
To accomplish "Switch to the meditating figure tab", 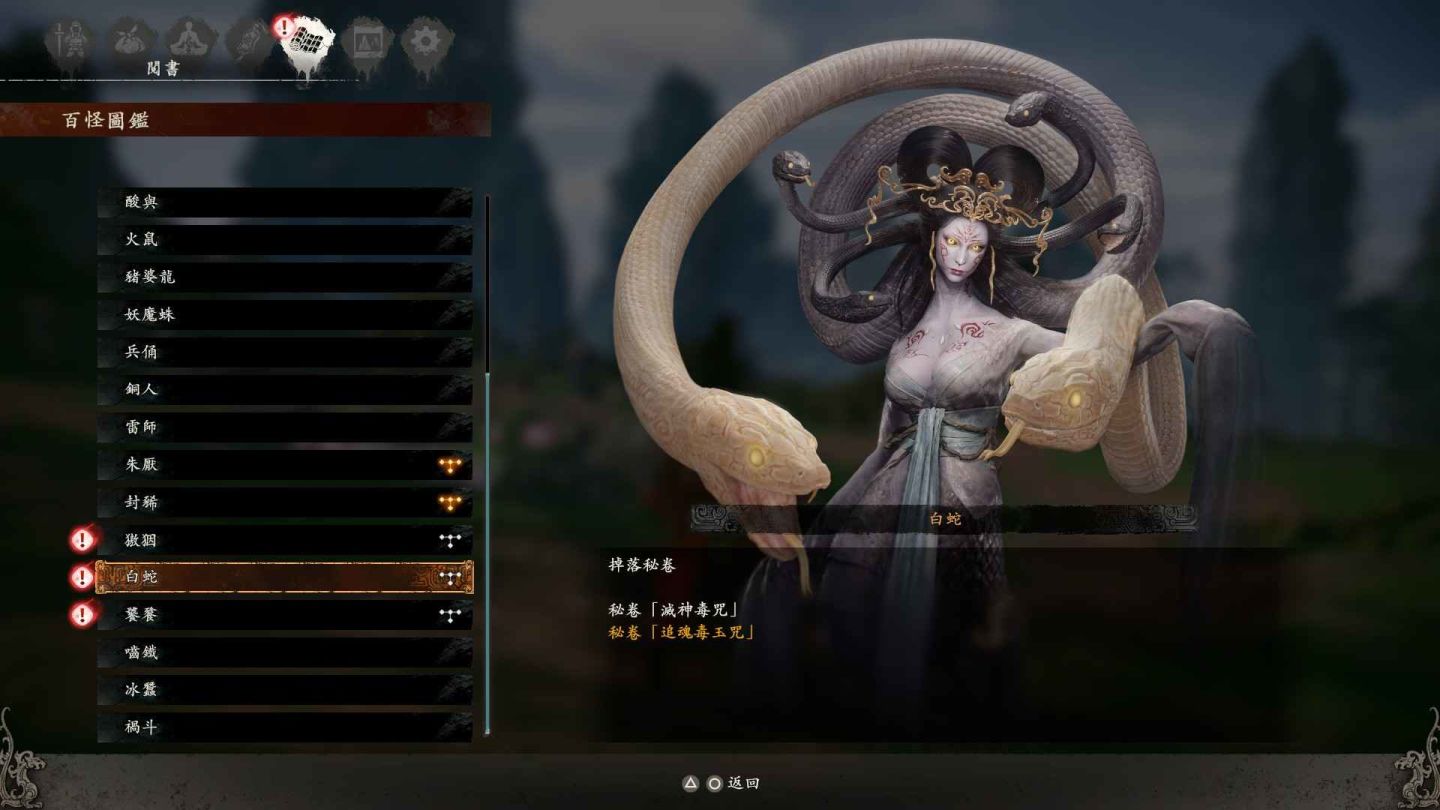I will click(x=187, y=42).
